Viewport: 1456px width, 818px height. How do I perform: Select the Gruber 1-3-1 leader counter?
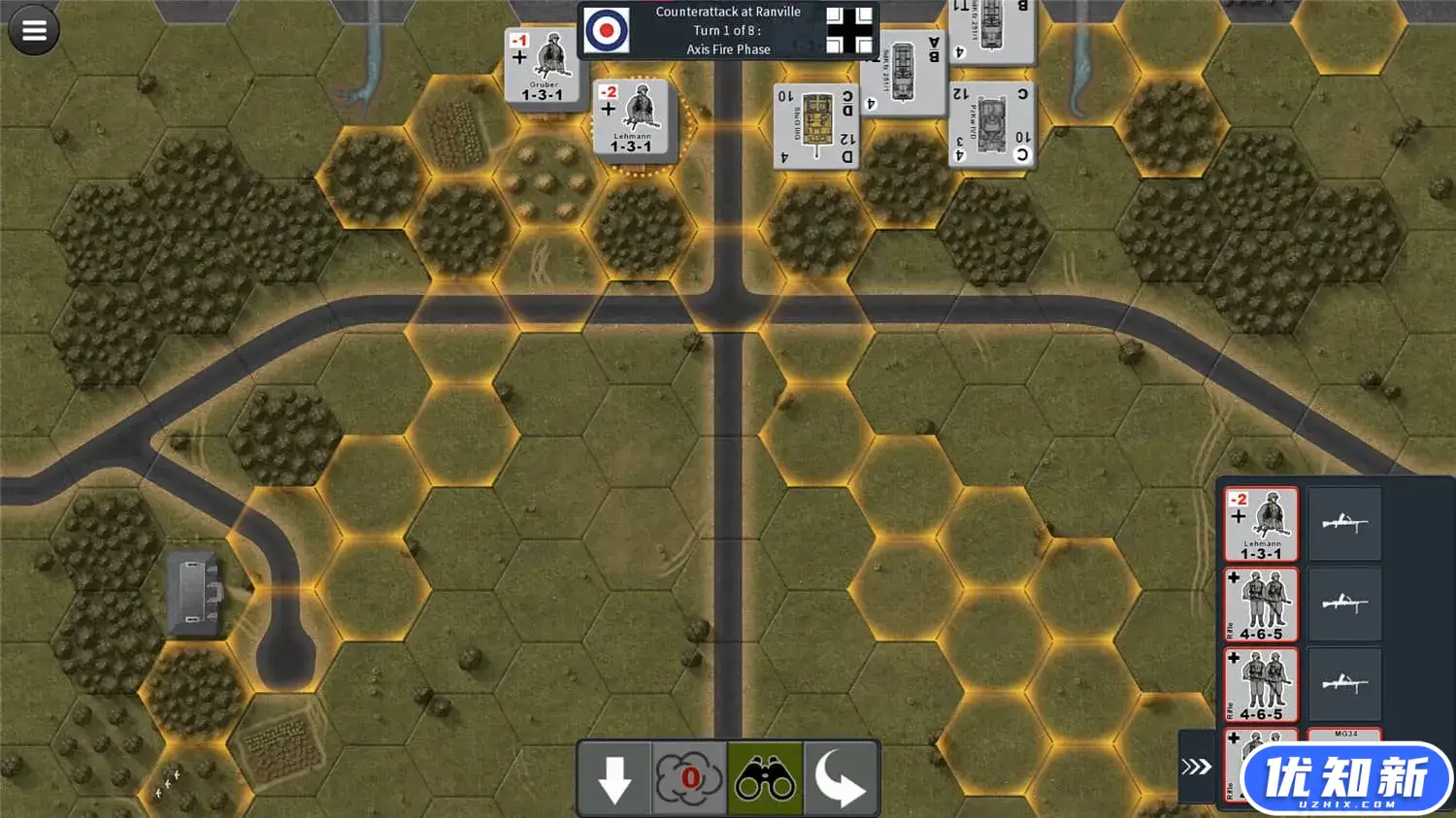click(x=543, y=66)
